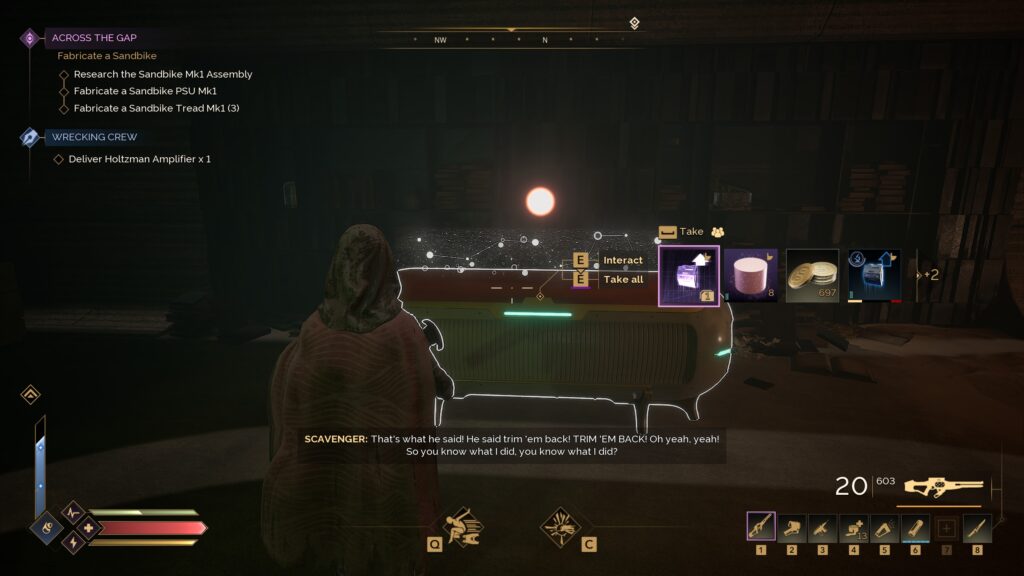Viewport: 1024px width, 576px height.
Task: Activate the crouching figure ability icon
Action: 462,525
